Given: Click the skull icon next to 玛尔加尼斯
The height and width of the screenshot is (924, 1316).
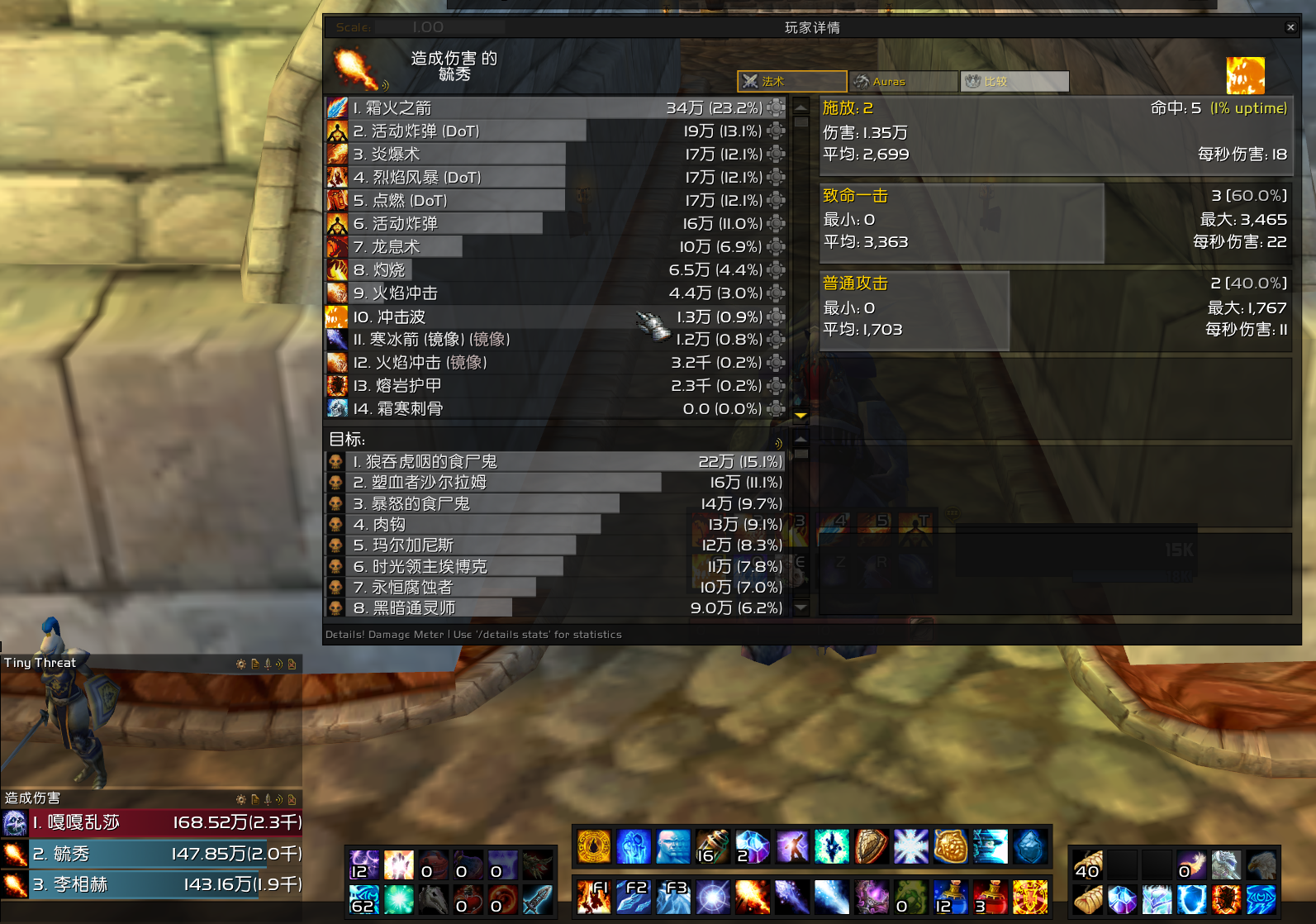Looking at the screenshot, I should 335,545.
